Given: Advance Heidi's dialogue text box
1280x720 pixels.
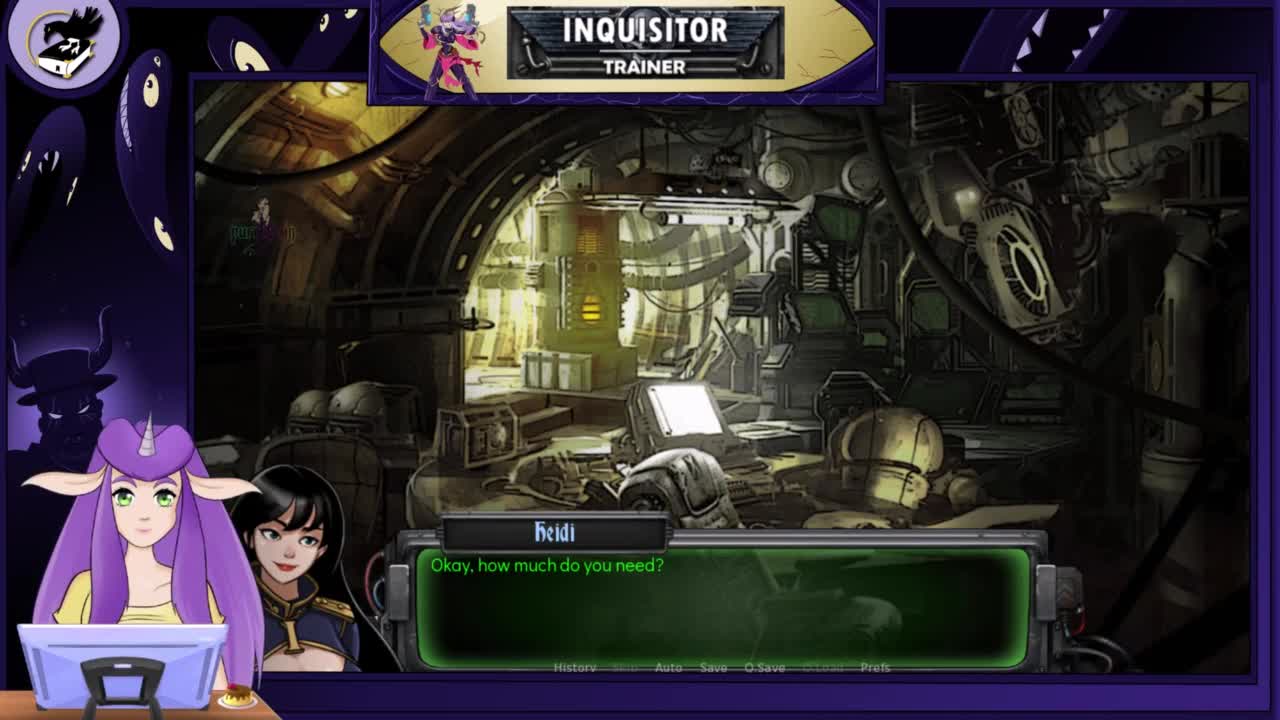Looking at the screenshot, I should (x=722, y=607).
